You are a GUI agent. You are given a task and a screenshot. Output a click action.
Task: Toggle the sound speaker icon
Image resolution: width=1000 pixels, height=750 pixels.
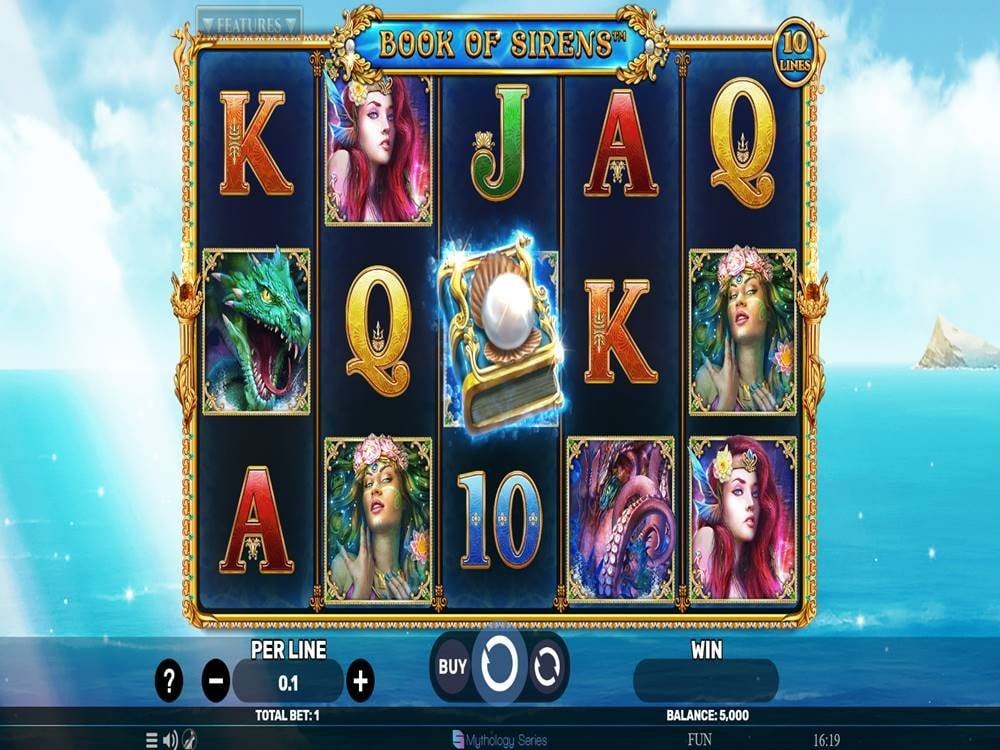[170, 740]
